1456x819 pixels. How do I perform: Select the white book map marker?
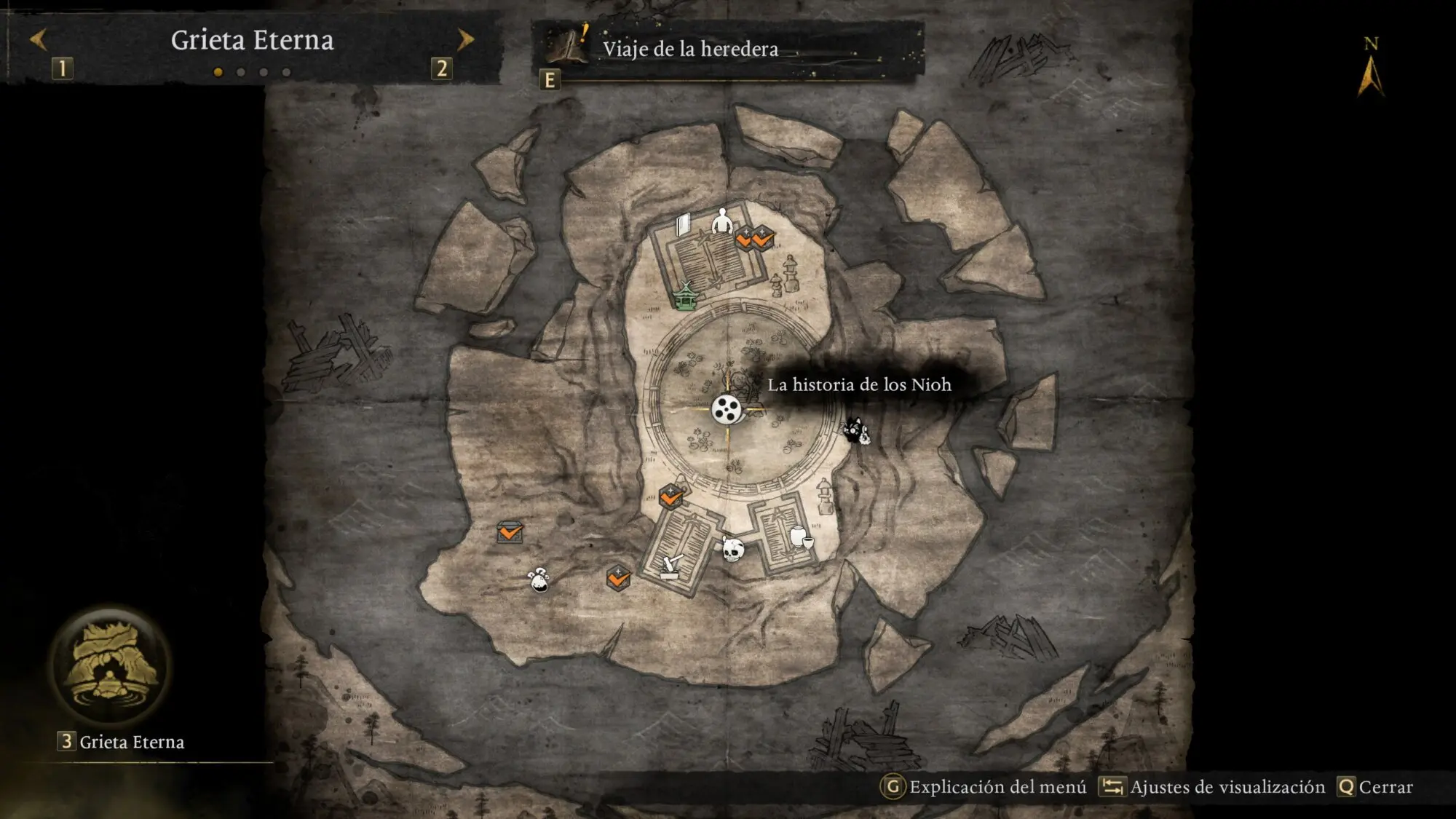[x=683, y=225]
